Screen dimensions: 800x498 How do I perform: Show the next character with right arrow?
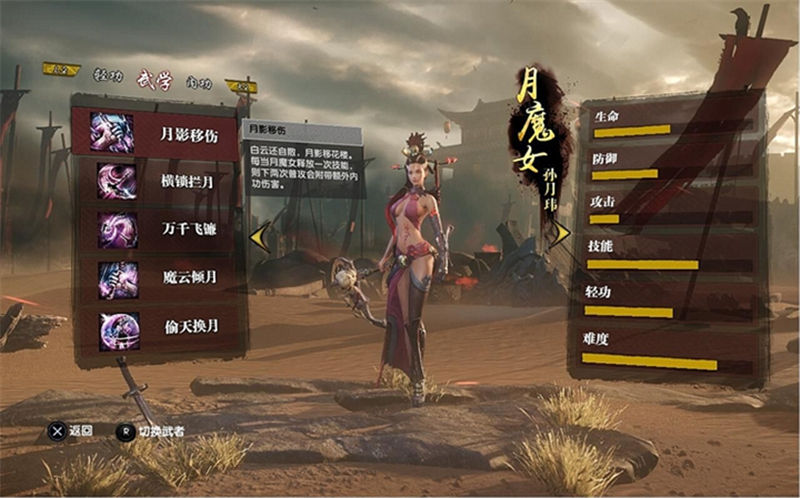point(560,234)
